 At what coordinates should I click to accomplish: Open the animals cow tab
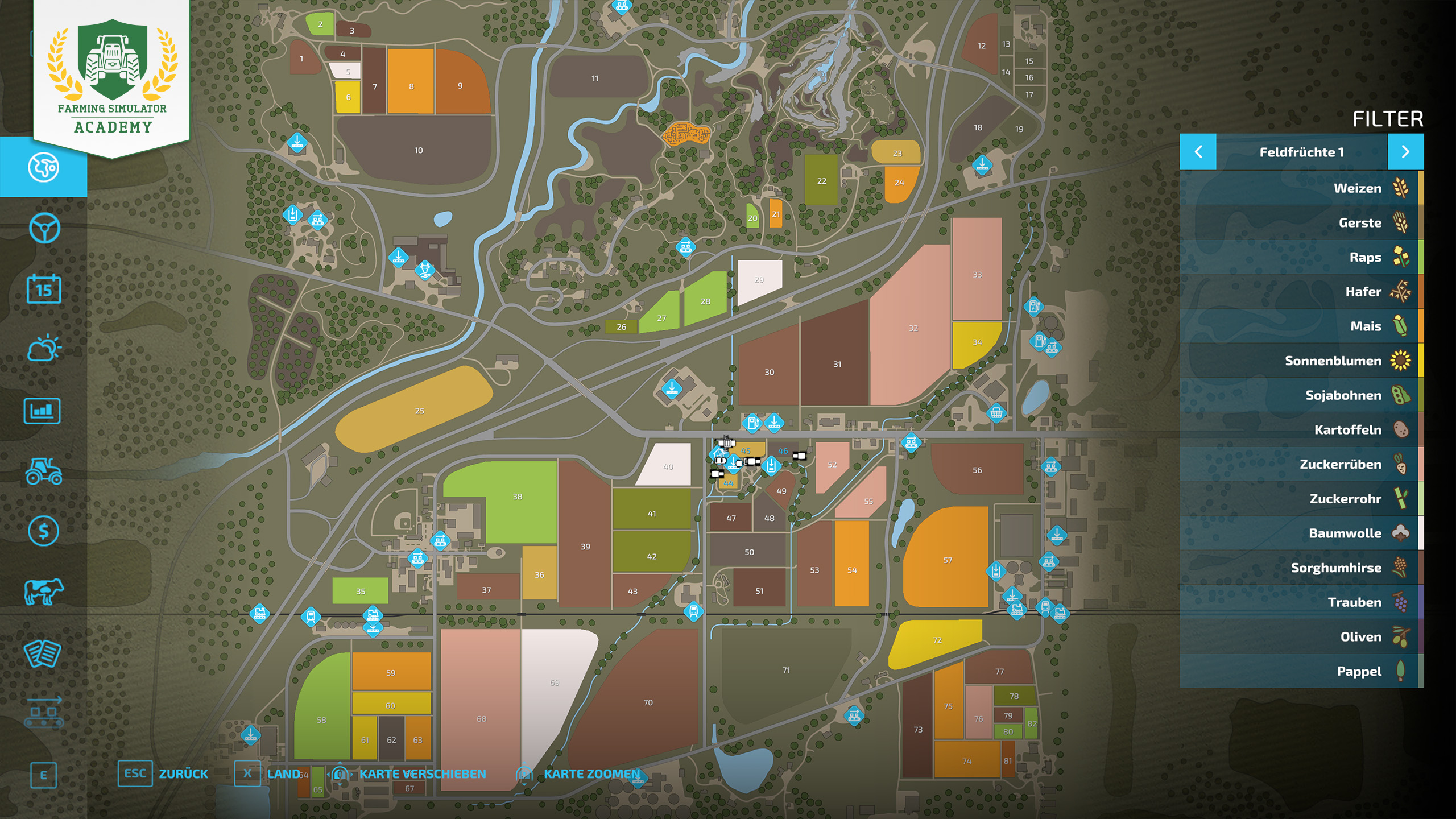(44, 591)
